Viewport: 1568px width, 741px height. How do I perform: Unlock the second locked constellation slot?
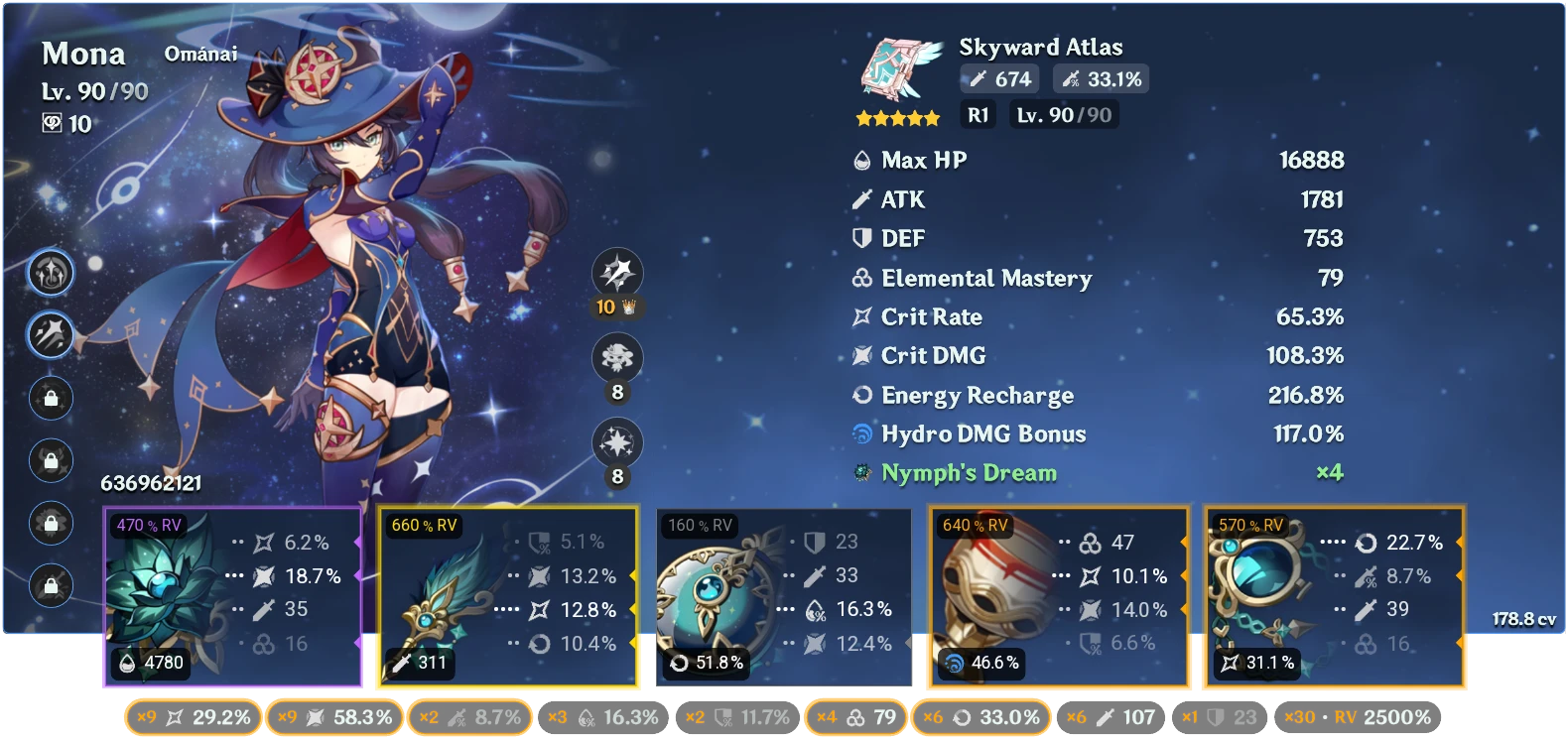click(x=50, y=460)
